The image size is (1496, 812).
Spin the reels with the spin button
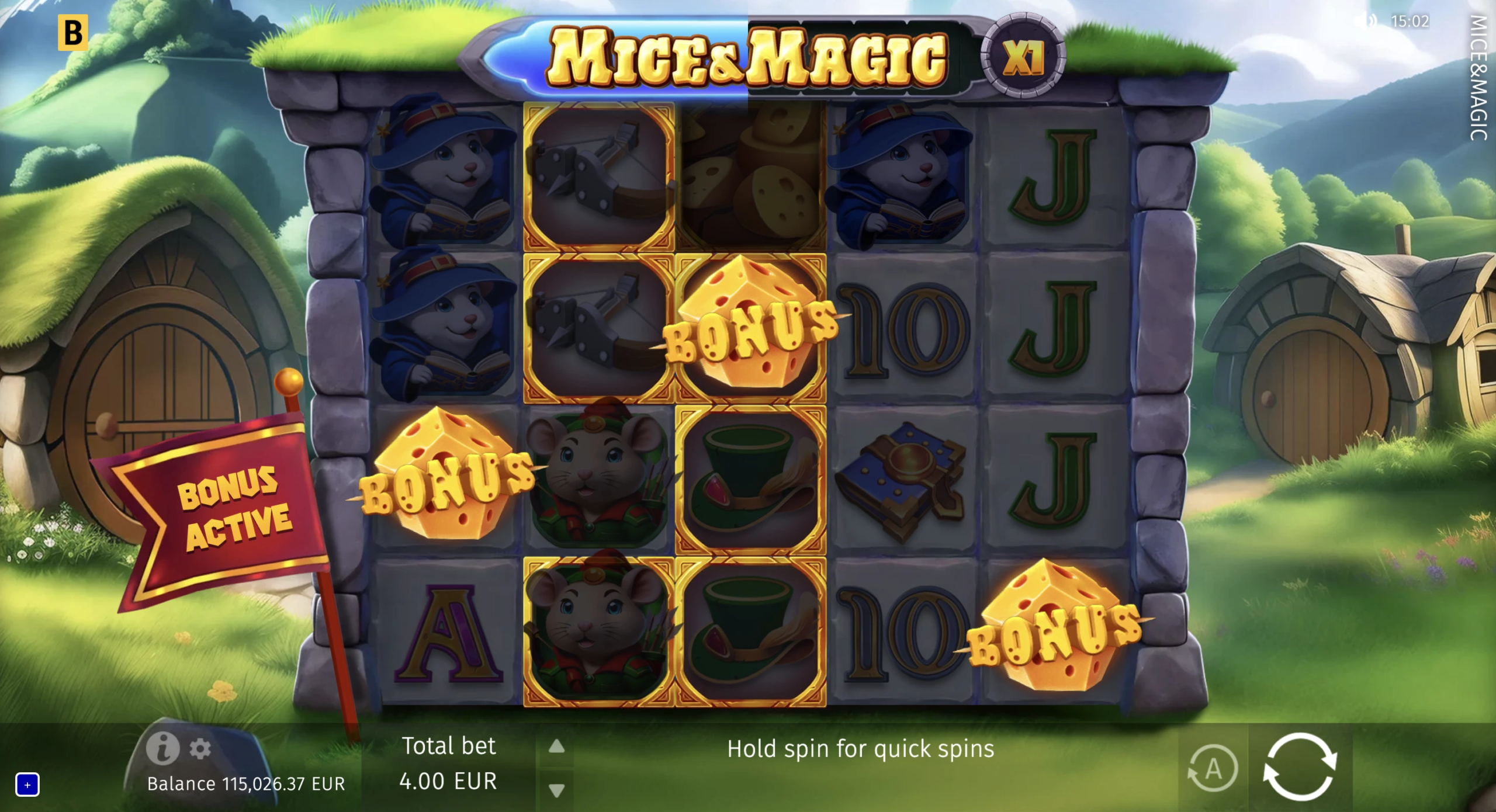pyautogui.click(x=1300, y=766)
